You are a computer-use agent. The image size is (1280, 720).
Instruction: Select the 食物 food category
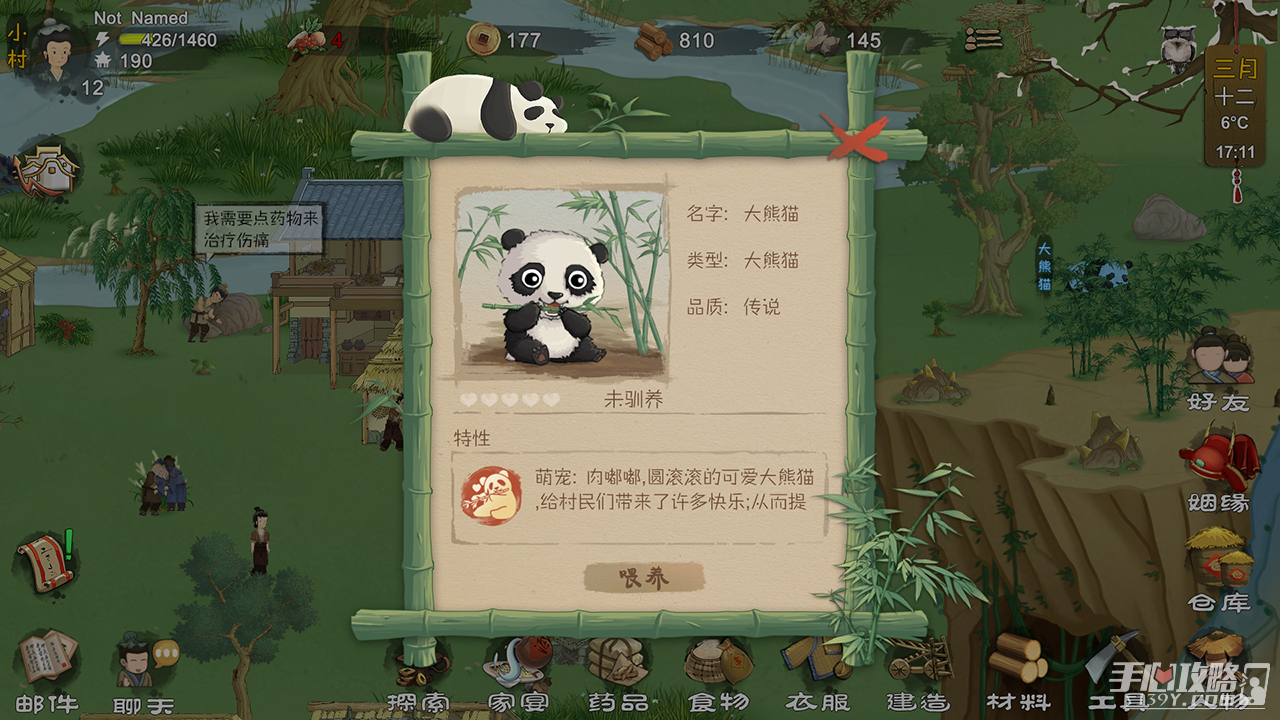click(x=717, y=668)
